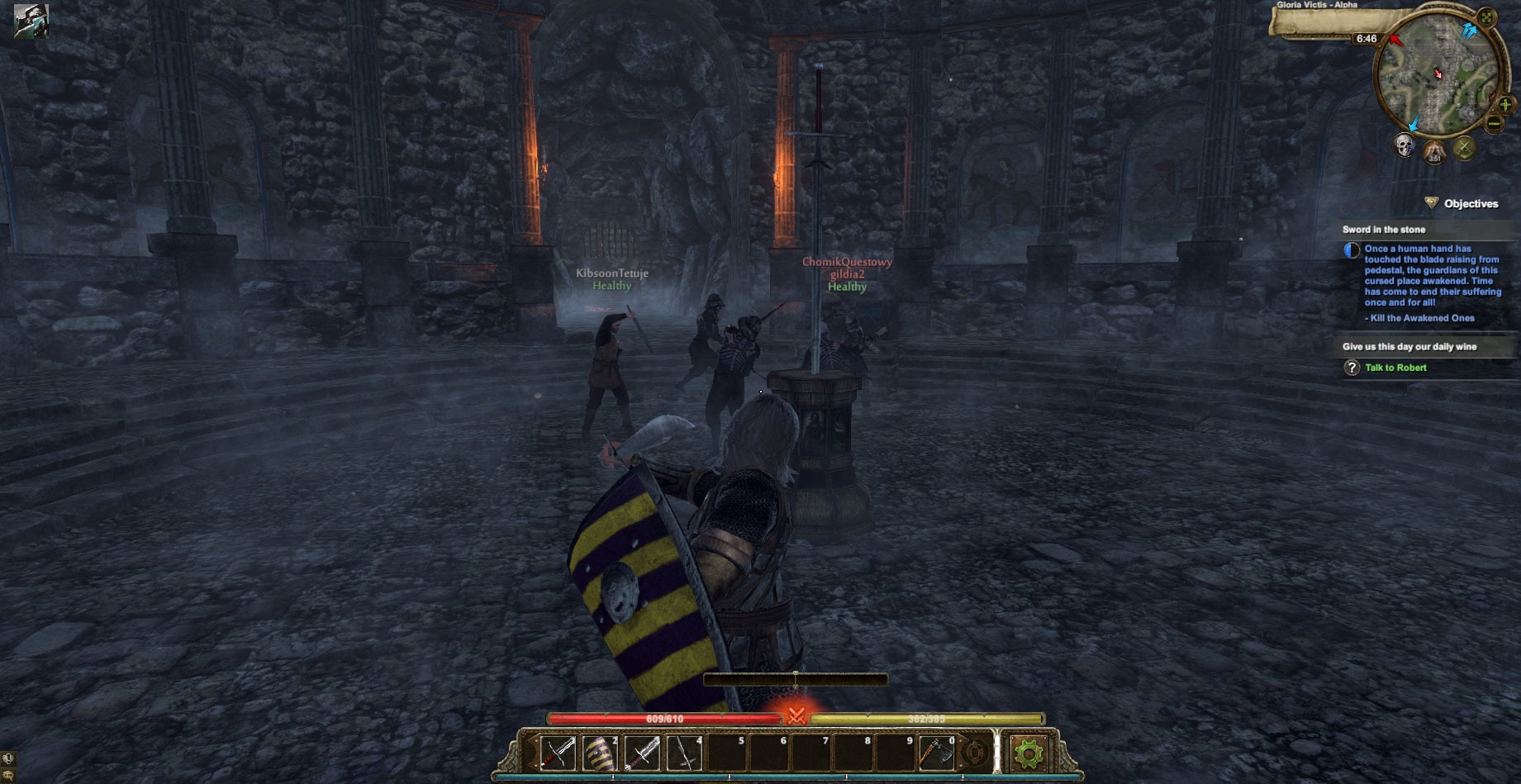Toggle the question mark icon beside Talk to Robert
This screenshot has width=1521, height=784.
tap(1352, 368)
